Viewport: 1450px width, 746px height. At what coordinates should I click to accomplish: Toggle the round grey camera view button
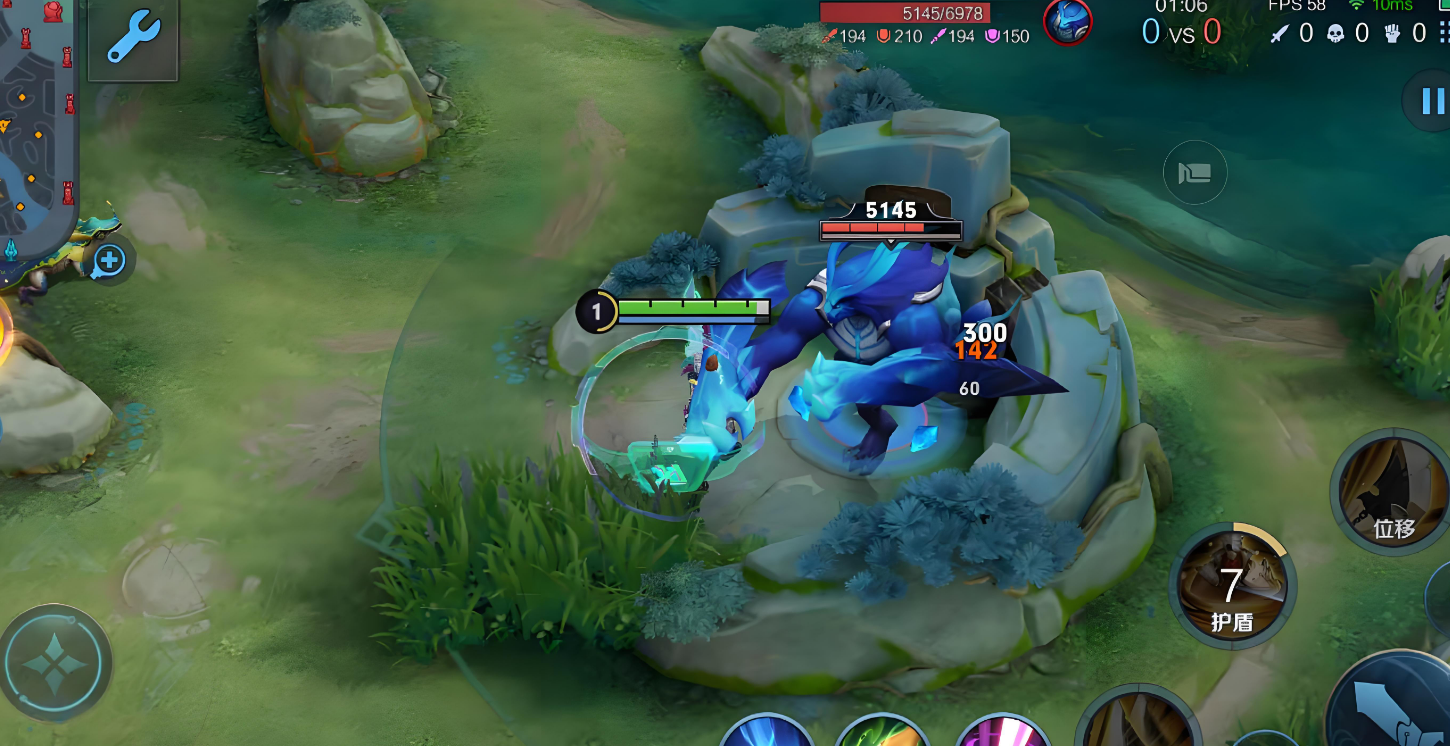[x=1194, y=173]
